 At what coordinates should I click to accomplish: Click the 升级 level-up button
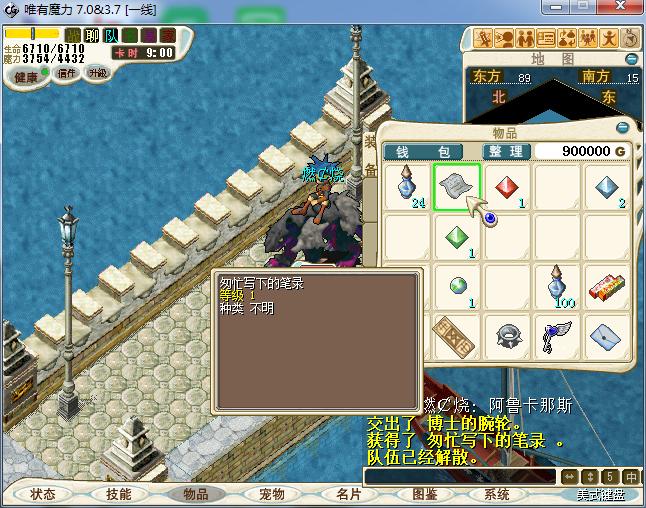pos(97,72)
